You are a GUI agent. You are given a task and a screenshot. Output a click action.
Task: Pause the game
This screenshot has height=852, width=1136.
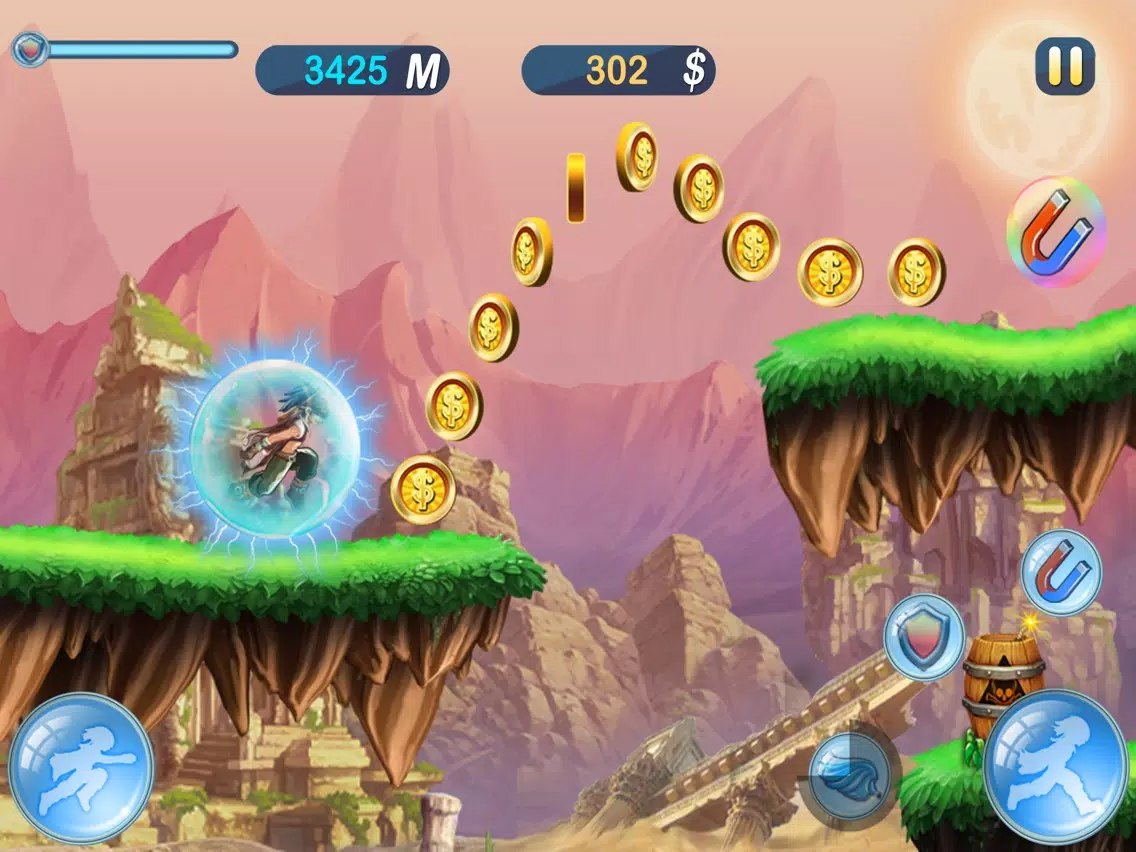coord(1065,66)
